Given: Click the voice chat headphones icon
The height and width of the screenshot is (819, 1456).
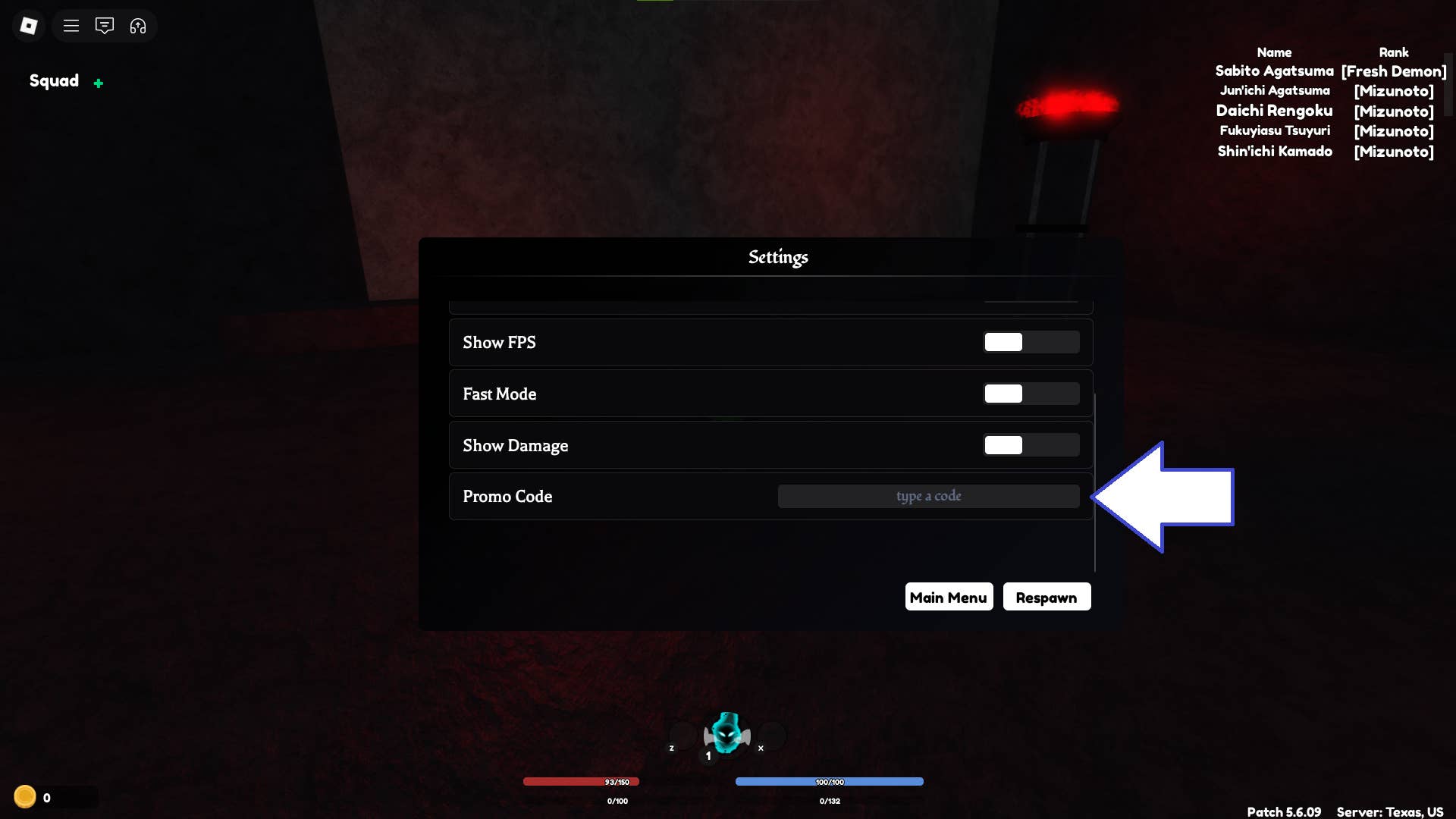Looking at the screenshot, I should coord(138,25).
